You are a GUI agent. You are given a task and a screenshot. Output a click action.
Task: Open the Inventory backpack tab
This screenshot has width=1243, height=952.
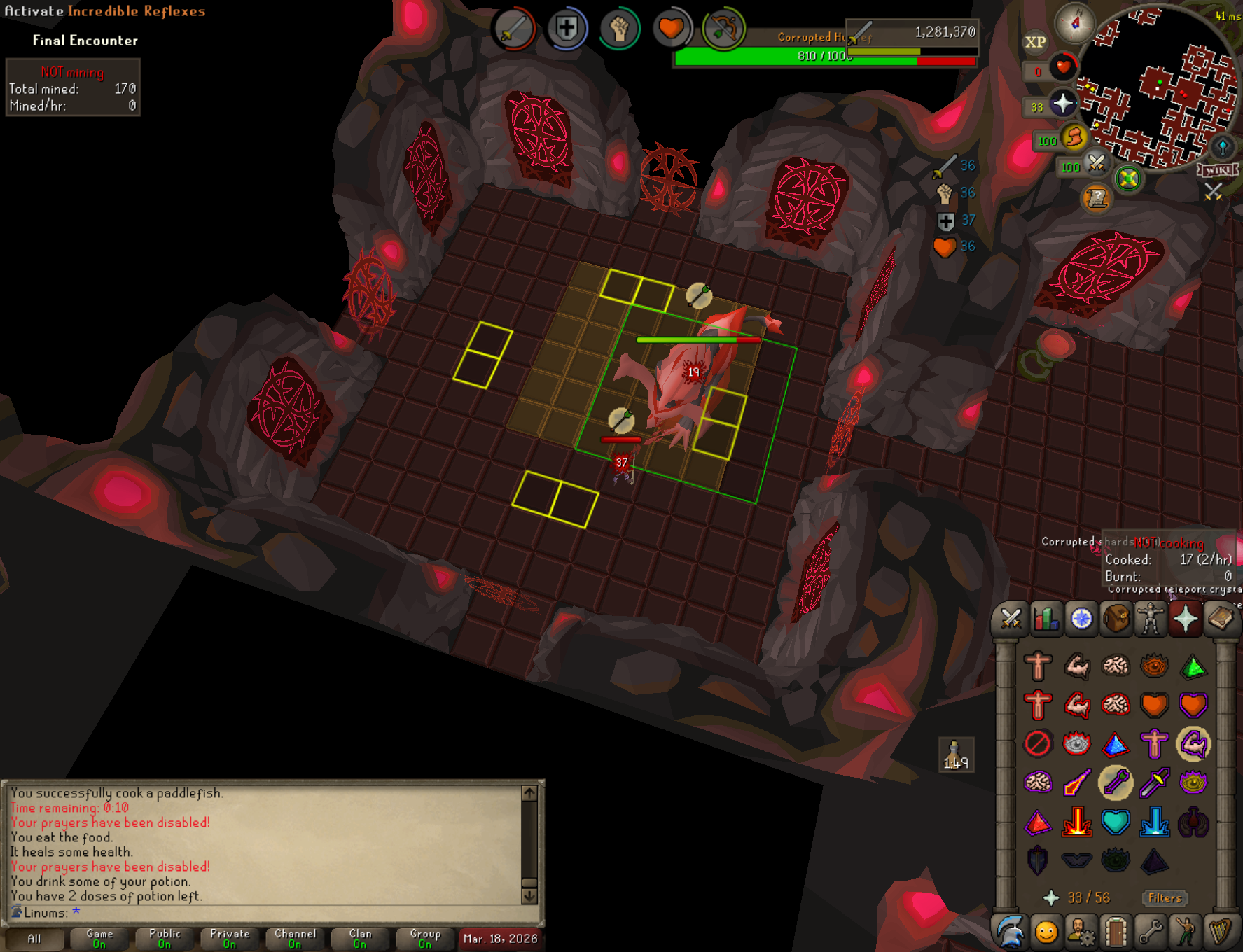click(1116, 619)
